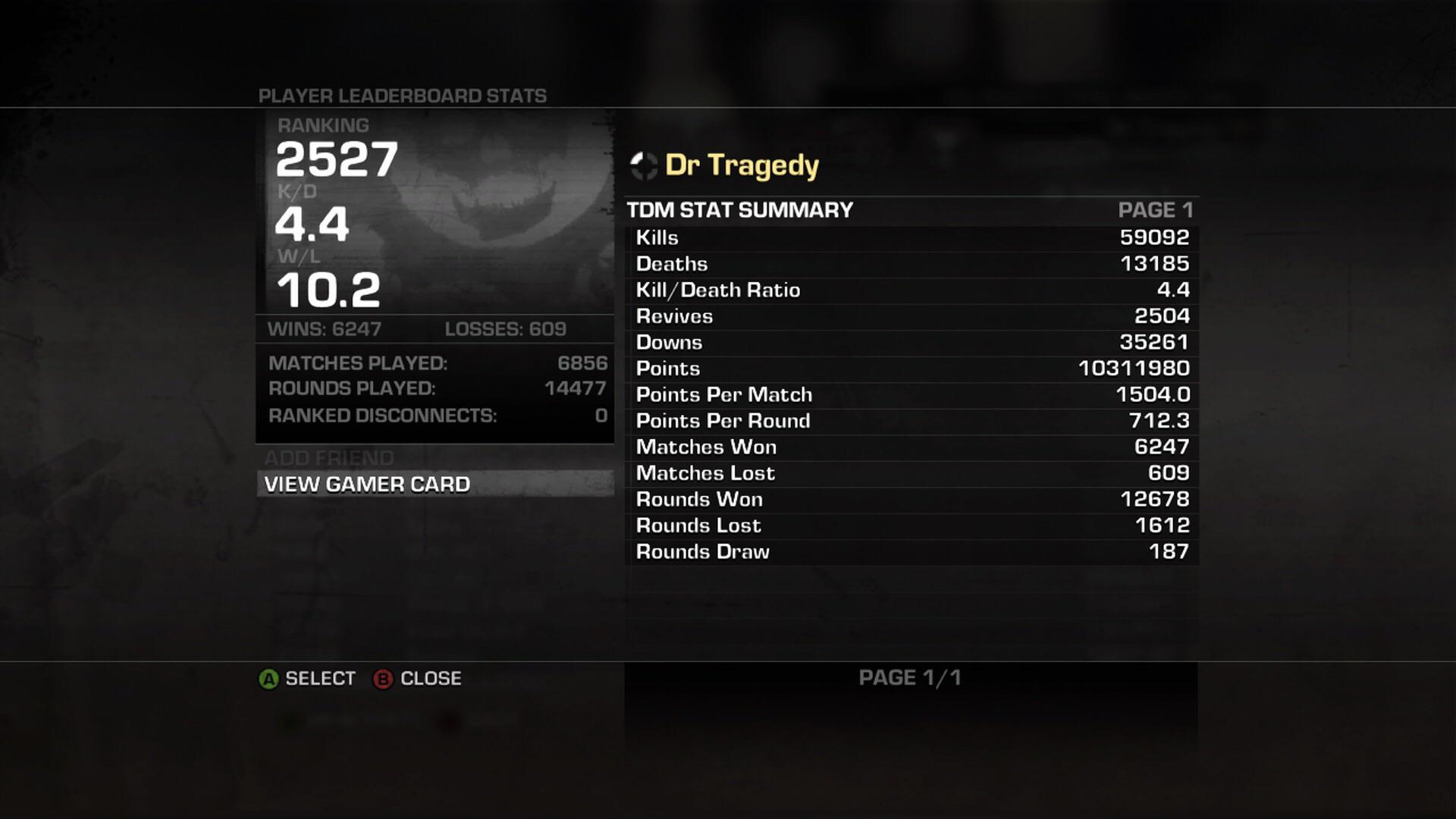1456x819 pixels.
Task: Select the Kills stat row
Action: (x=910, y=237)
